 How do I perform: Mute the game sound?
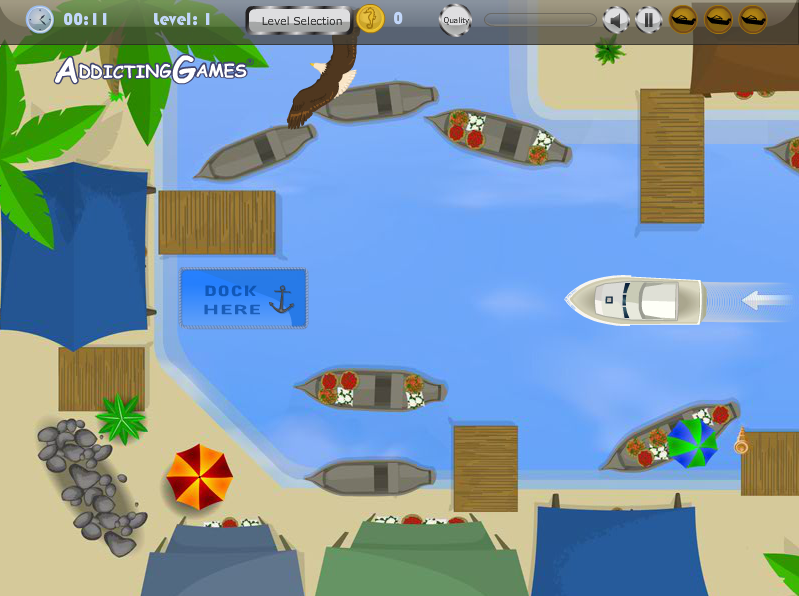click(616, 19)
